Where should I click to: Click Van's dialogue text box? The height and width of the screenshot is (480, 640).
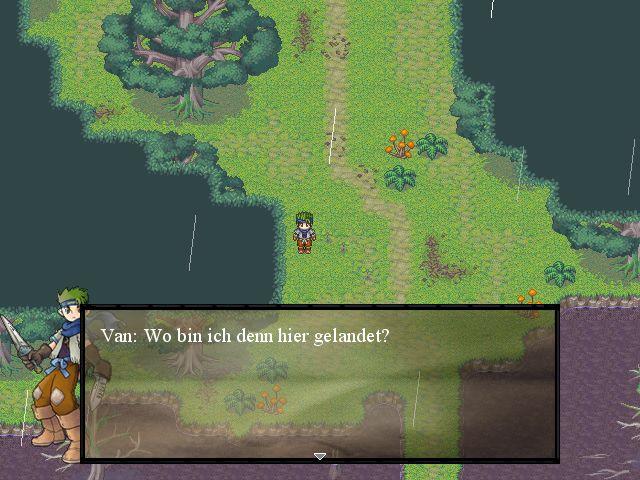(320, 384)
